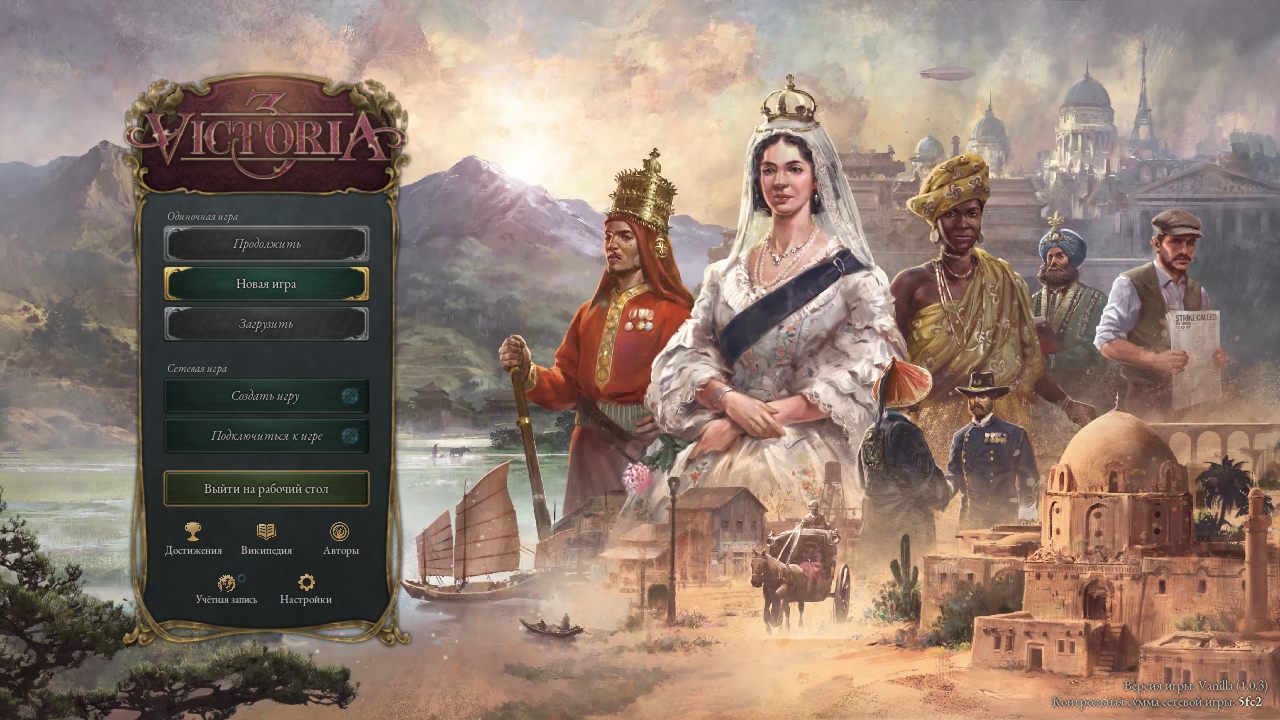Screen dimensions: 1280x720
Task: Click the multiplayer icon beside Создать игру
Action: [x=348, y=396]
